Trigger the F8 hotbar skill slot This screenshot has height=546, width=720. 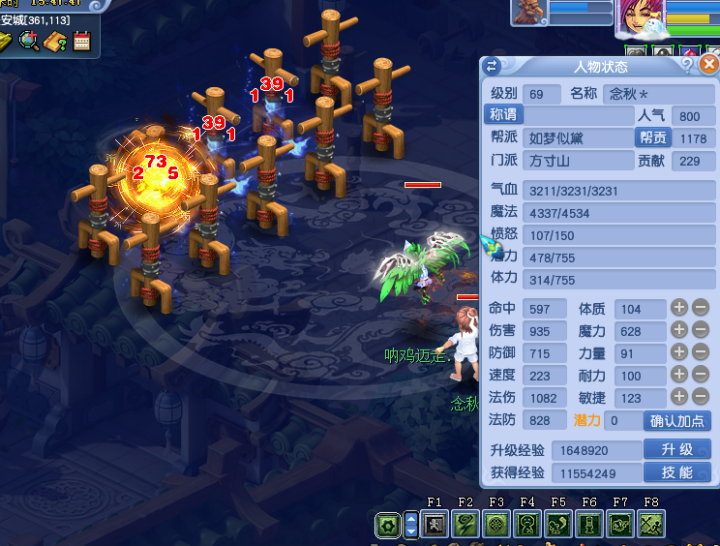pyautogui.click(x=651, y=523)
